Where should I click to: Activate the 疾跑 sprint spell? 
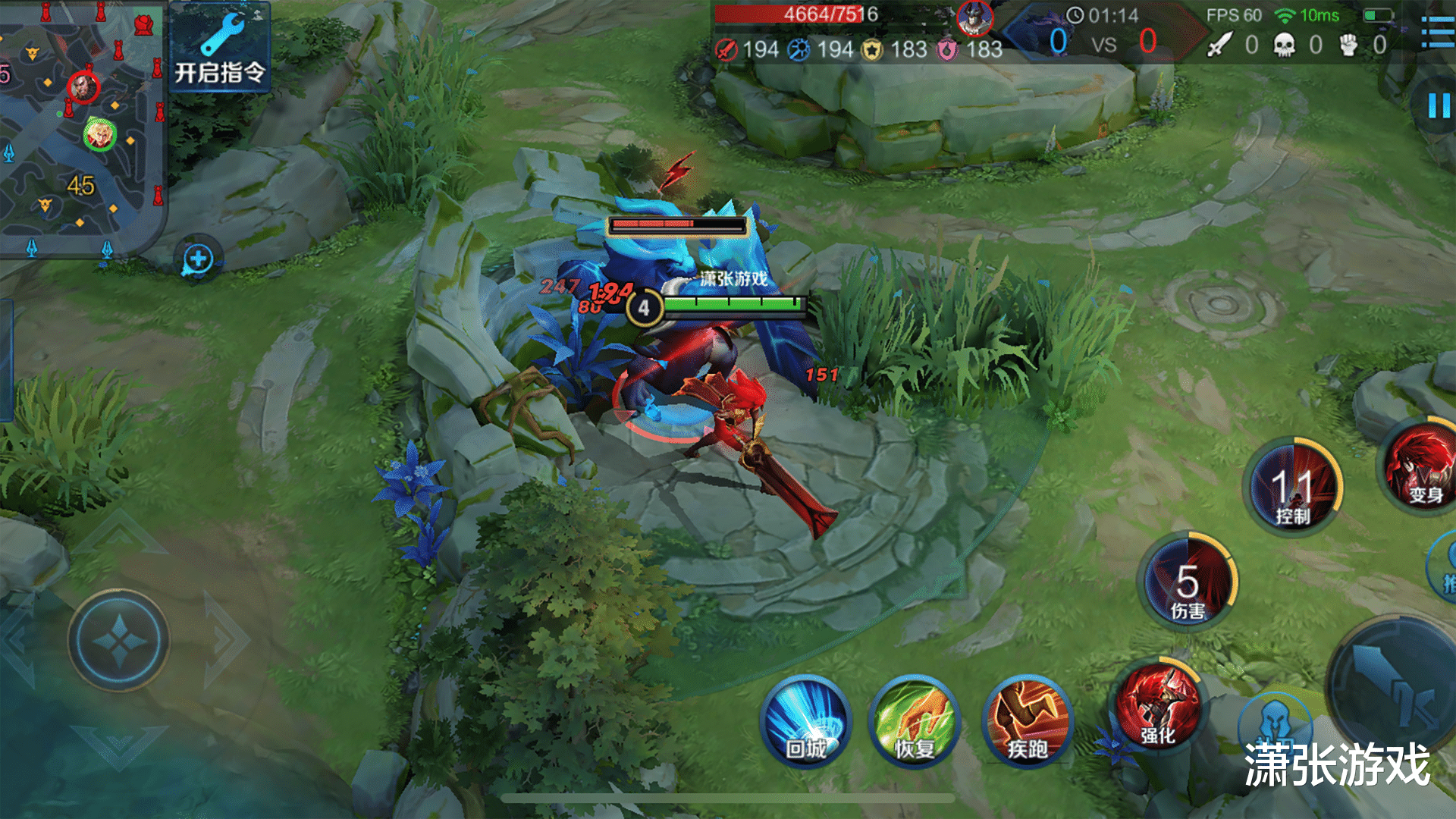pyautogui.click(x=1028, y=722)
